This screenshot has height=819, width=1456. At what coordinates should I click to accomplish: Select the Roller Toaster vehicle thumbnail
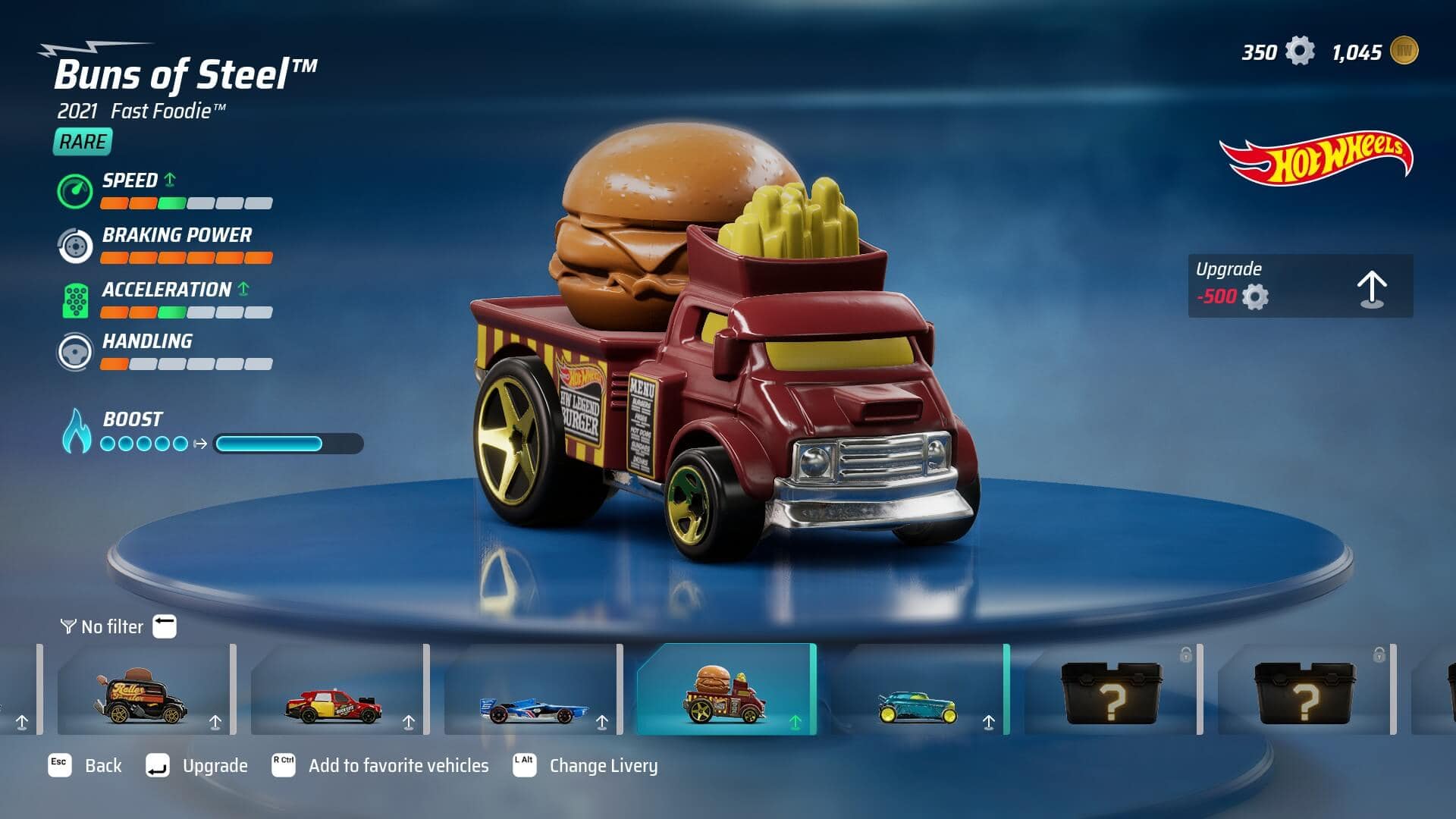[143, 690]
